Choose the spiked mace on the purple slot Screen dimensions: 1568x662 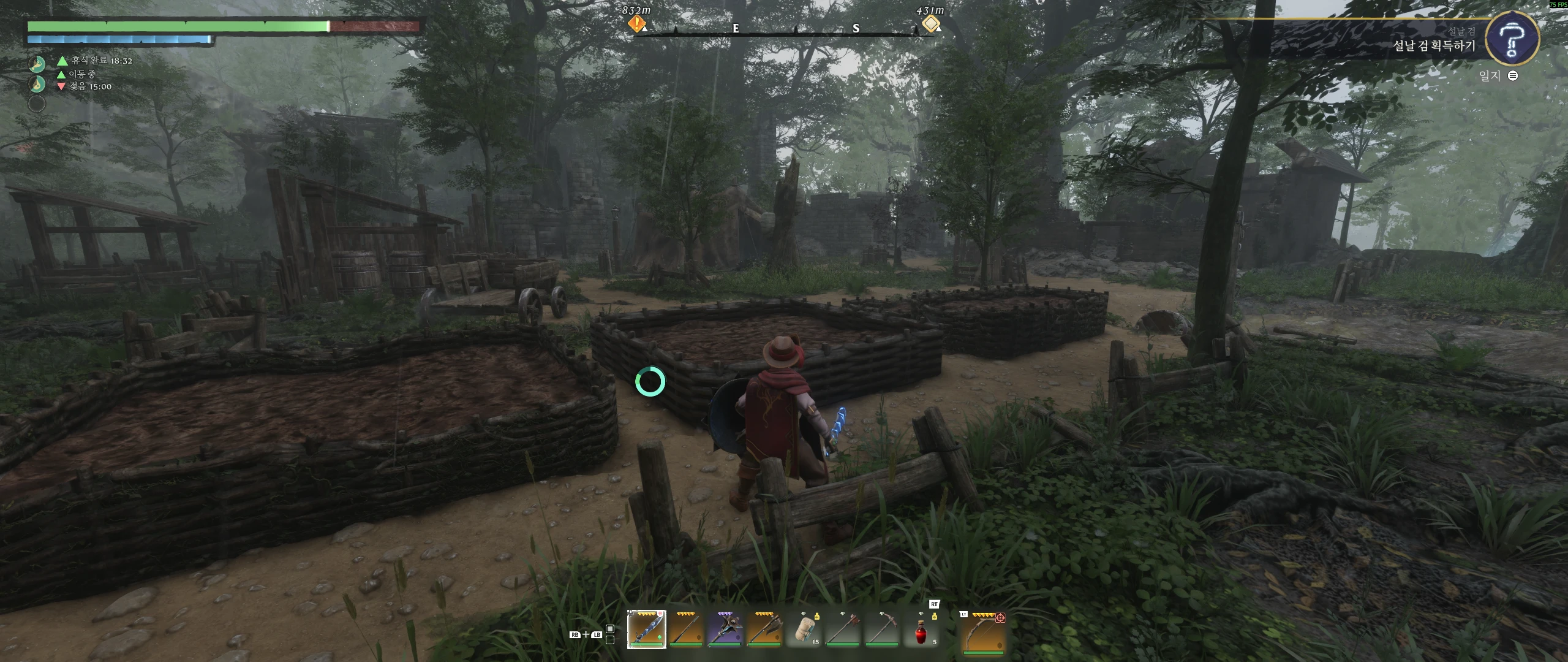(x=725, y=629)
